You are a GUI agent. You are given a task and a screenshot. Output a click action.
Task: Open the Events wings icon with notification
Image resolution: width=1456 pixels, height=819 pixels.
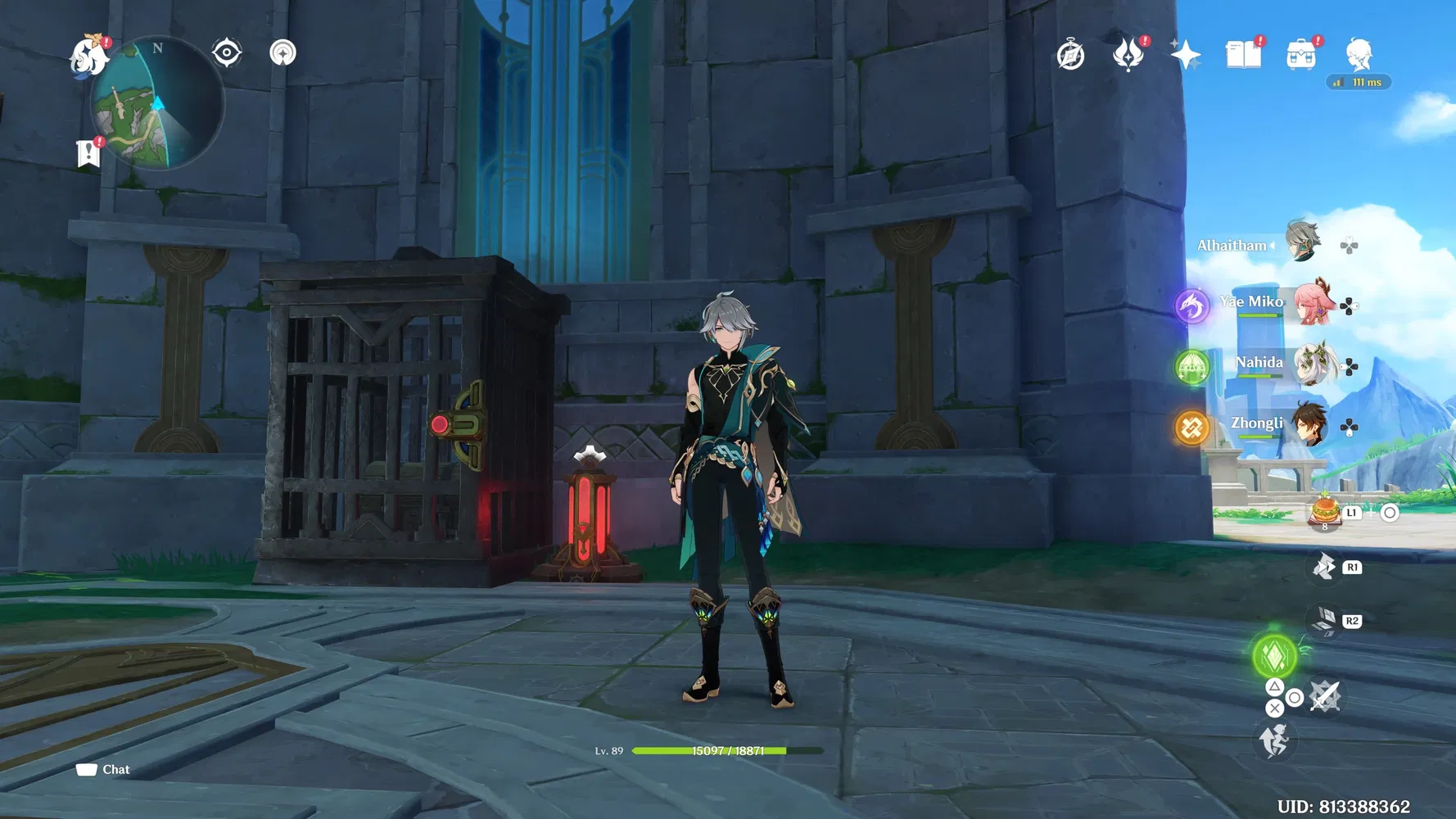pos(1129,55)
